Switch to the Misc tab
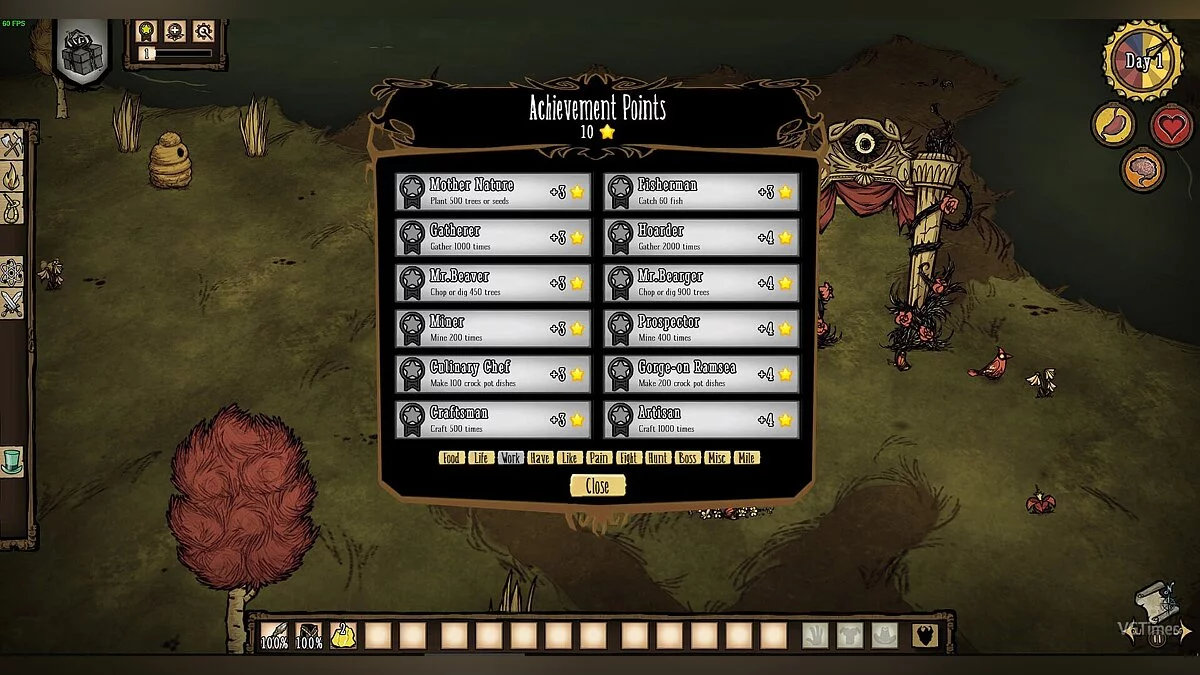Image resolution: width=1200 pixels, height=675 pixels. [717, 458]
